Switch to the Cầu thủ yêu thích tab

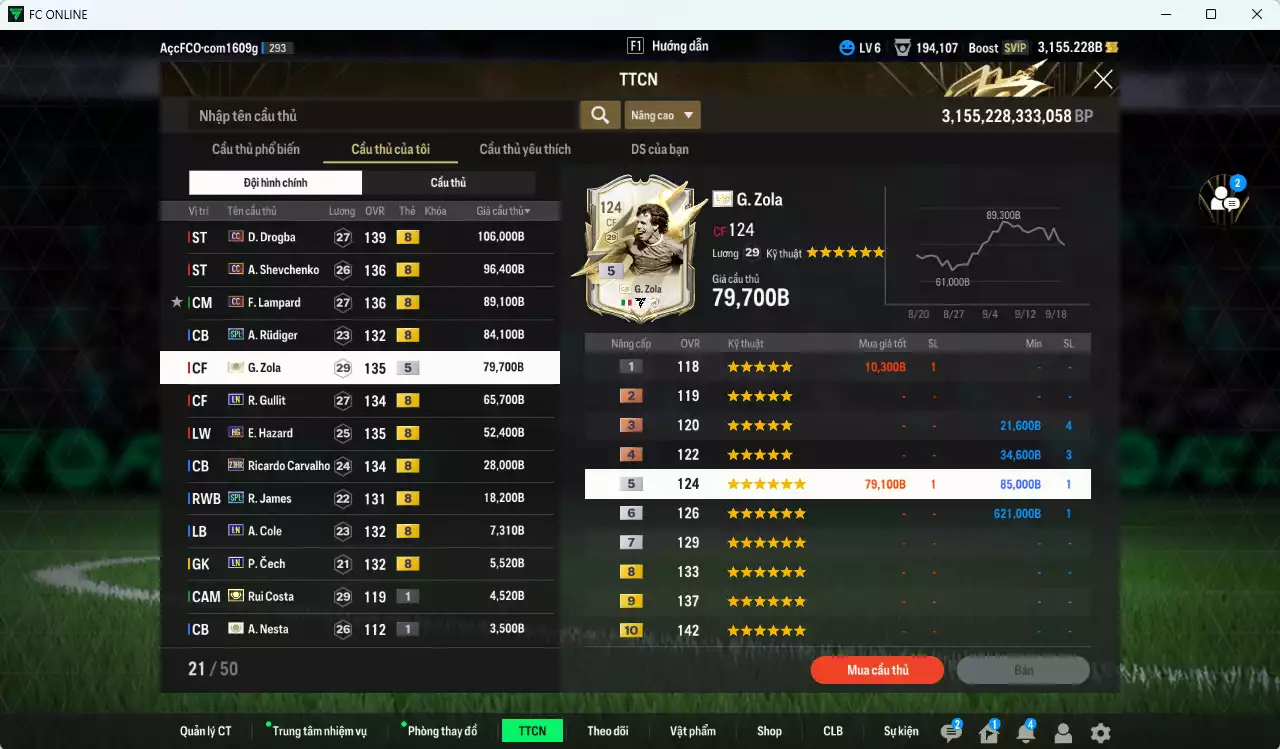(525, 149)
